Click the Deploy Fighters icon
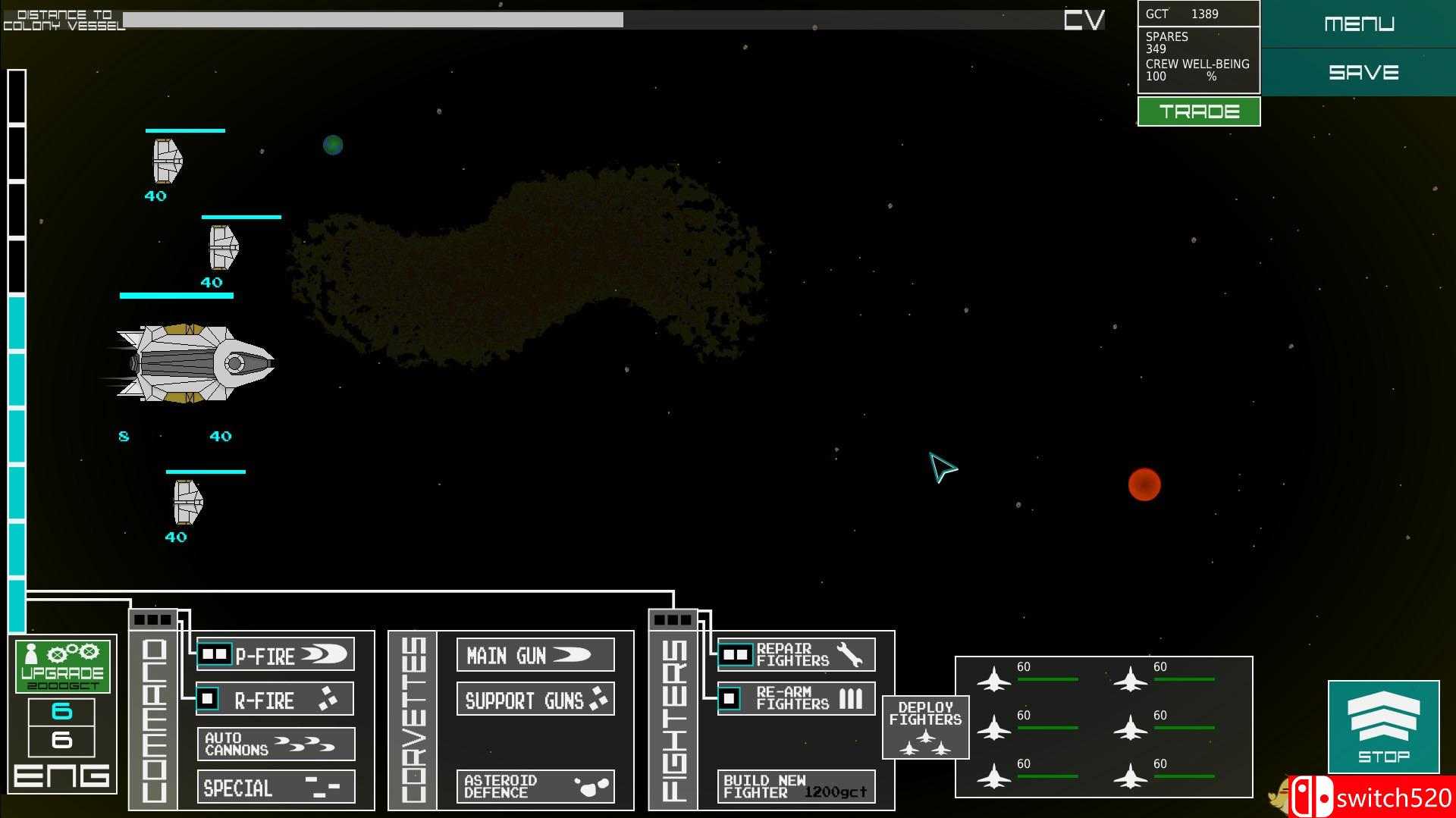The height and width of the screenshot is (818, 1456). pos(925,726)
